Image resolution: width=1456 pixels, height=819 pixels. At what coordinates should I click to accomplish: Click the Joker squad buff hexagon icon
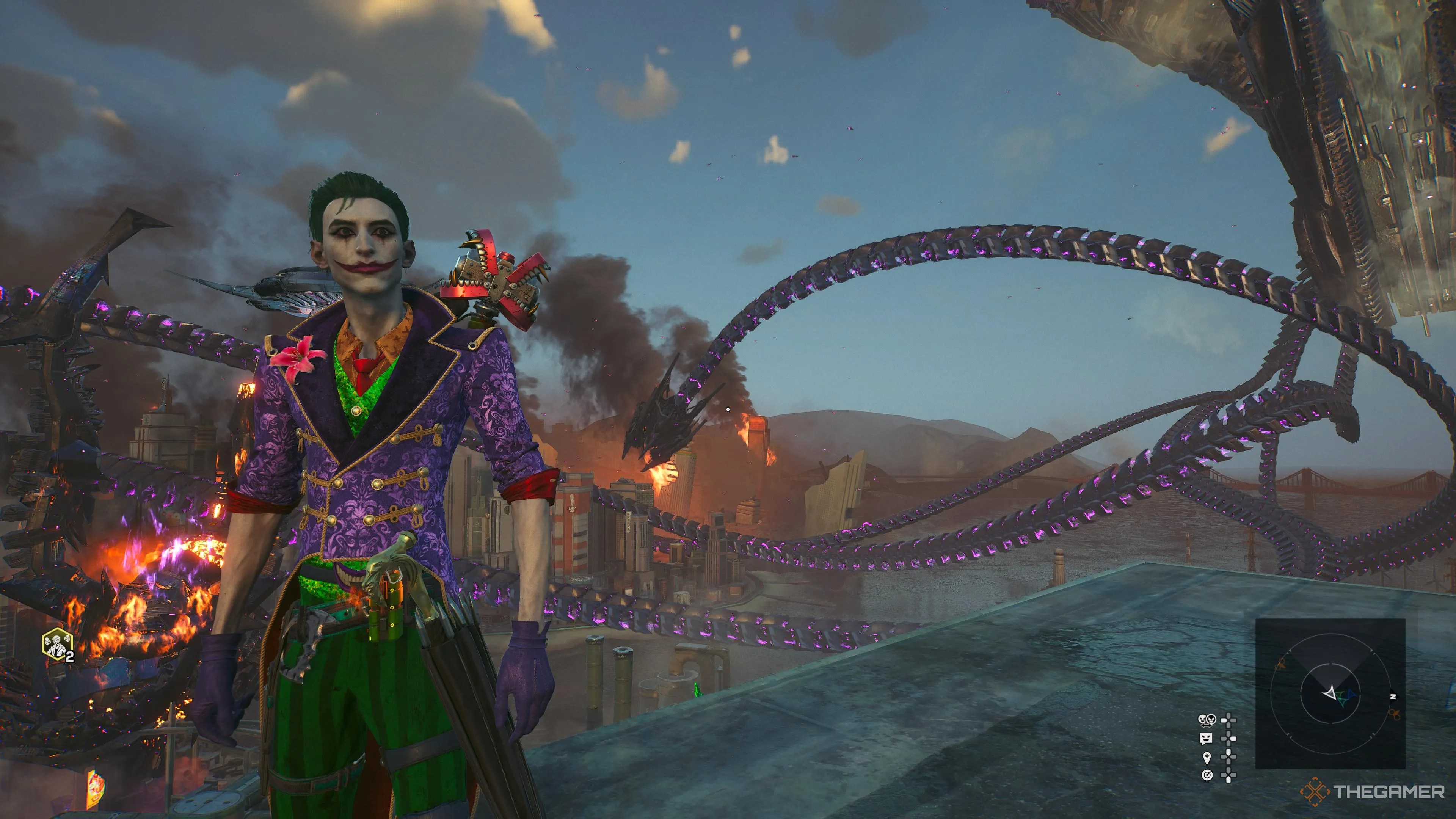coord(58,644)
